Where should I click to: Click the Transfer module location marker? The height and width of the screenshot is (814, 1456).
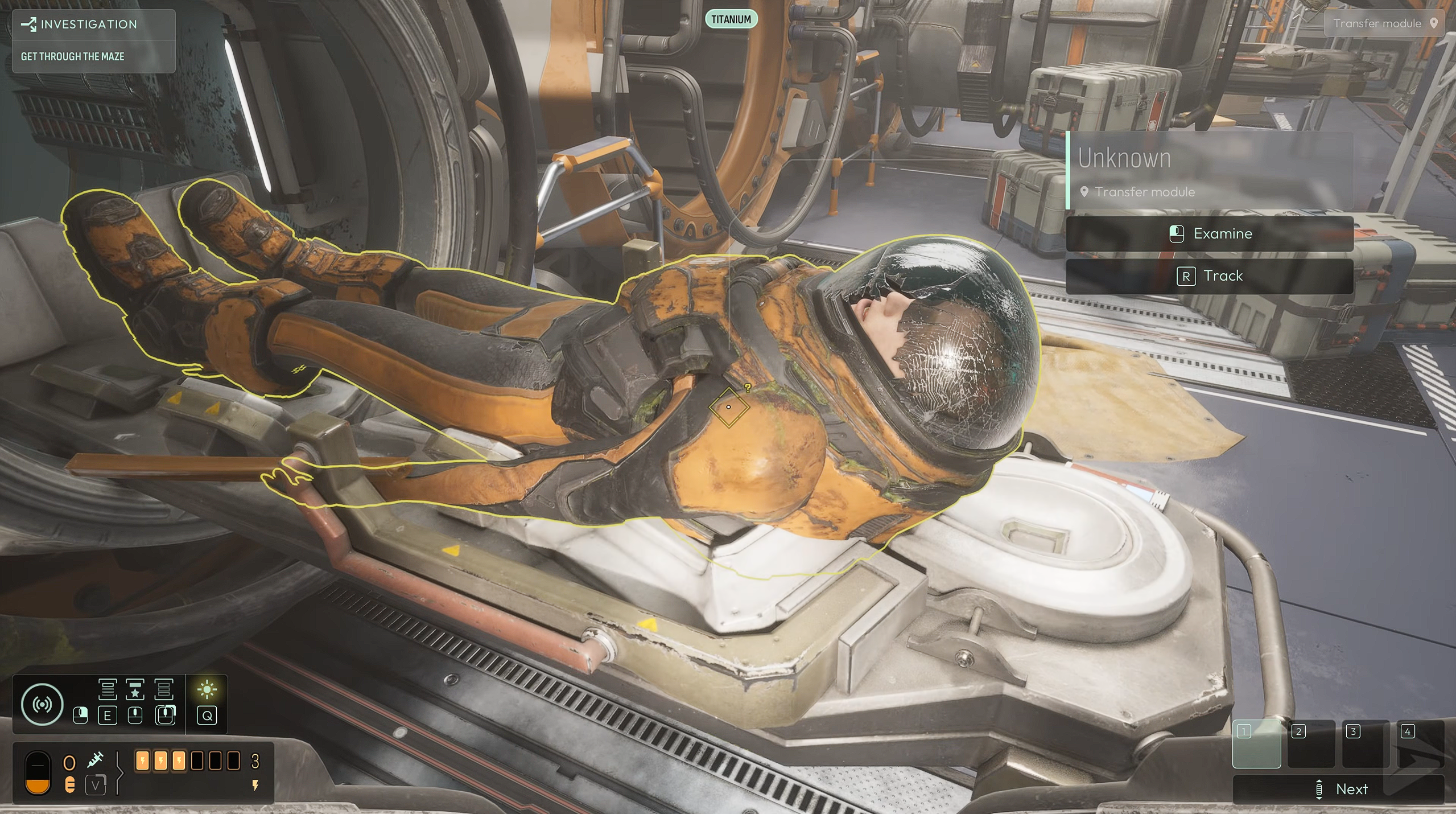(x=1384, y=23)
